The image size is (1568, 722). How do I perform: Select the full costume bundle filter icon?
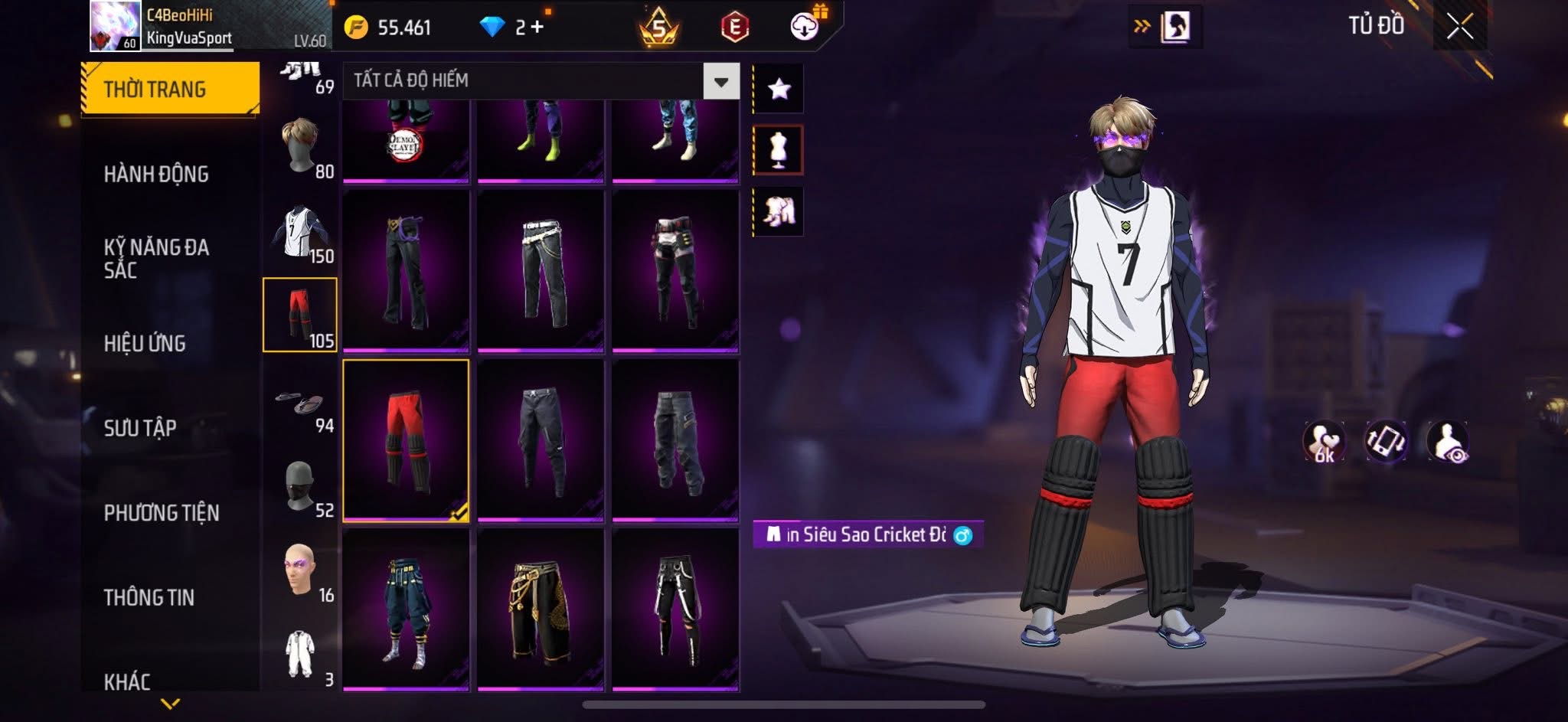pos(778,212)
